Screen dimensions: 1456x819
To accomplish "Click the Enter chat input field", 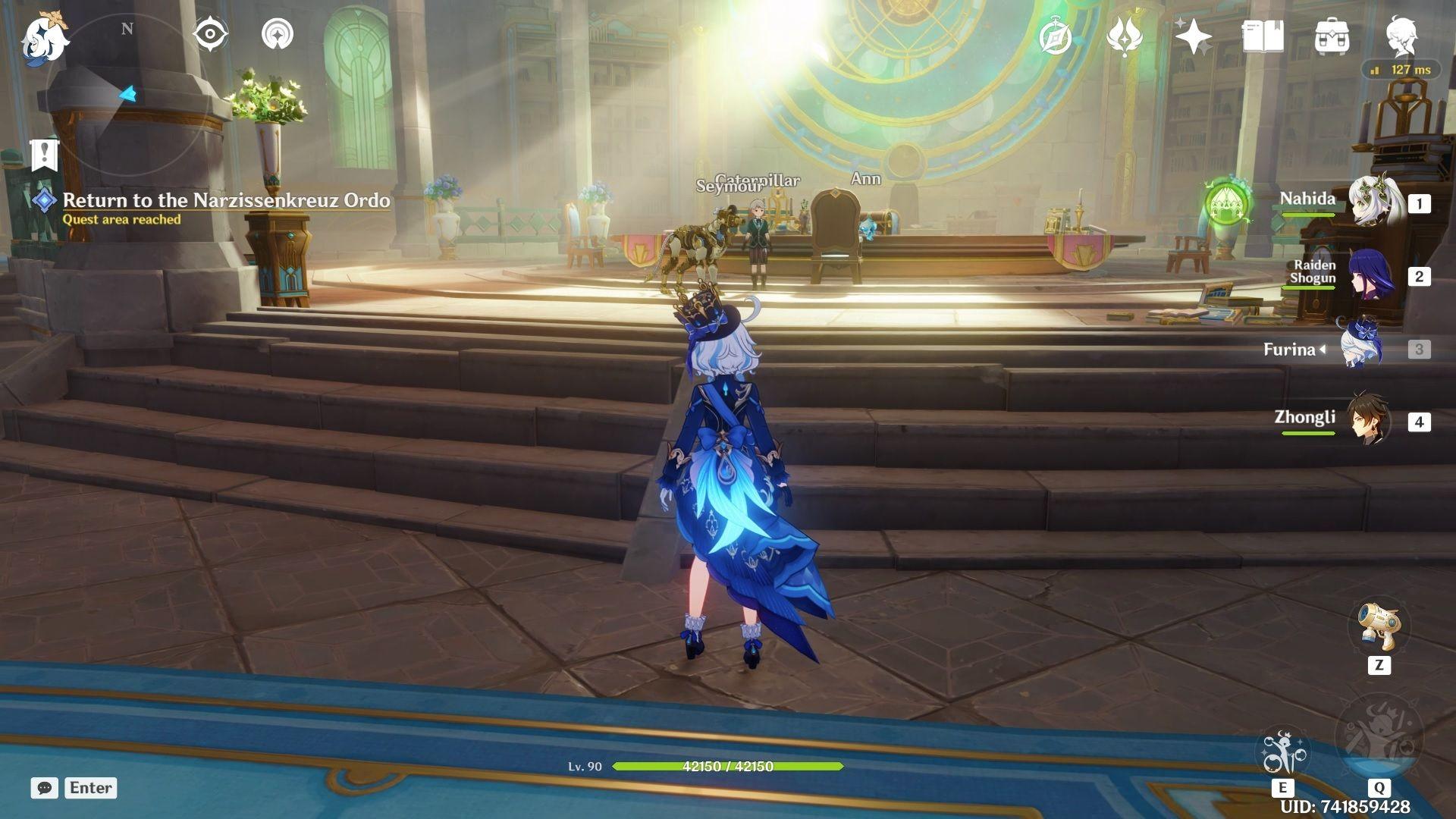I will [89, 788].
